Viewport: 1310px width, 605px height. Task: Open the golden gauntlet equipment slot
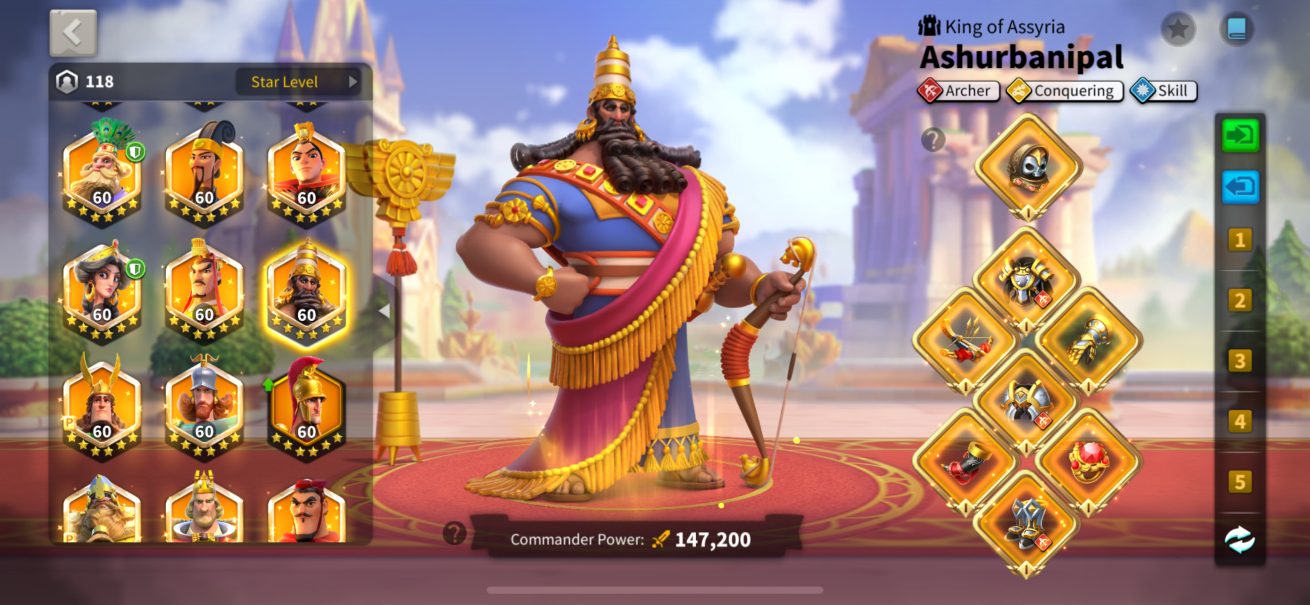point(1089,342)
